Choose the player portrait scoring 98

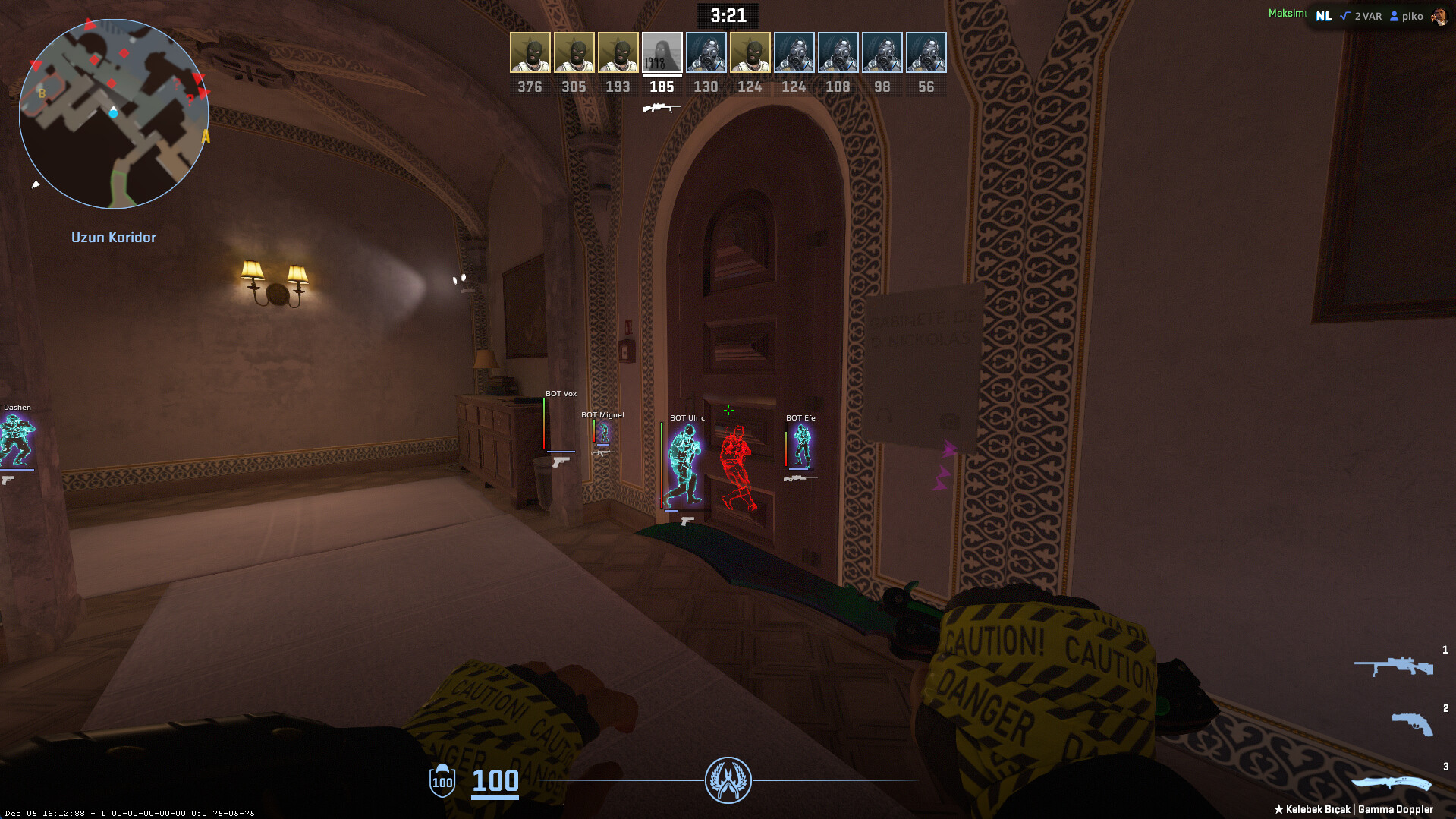pyautogui.click(x=882, y=52)
